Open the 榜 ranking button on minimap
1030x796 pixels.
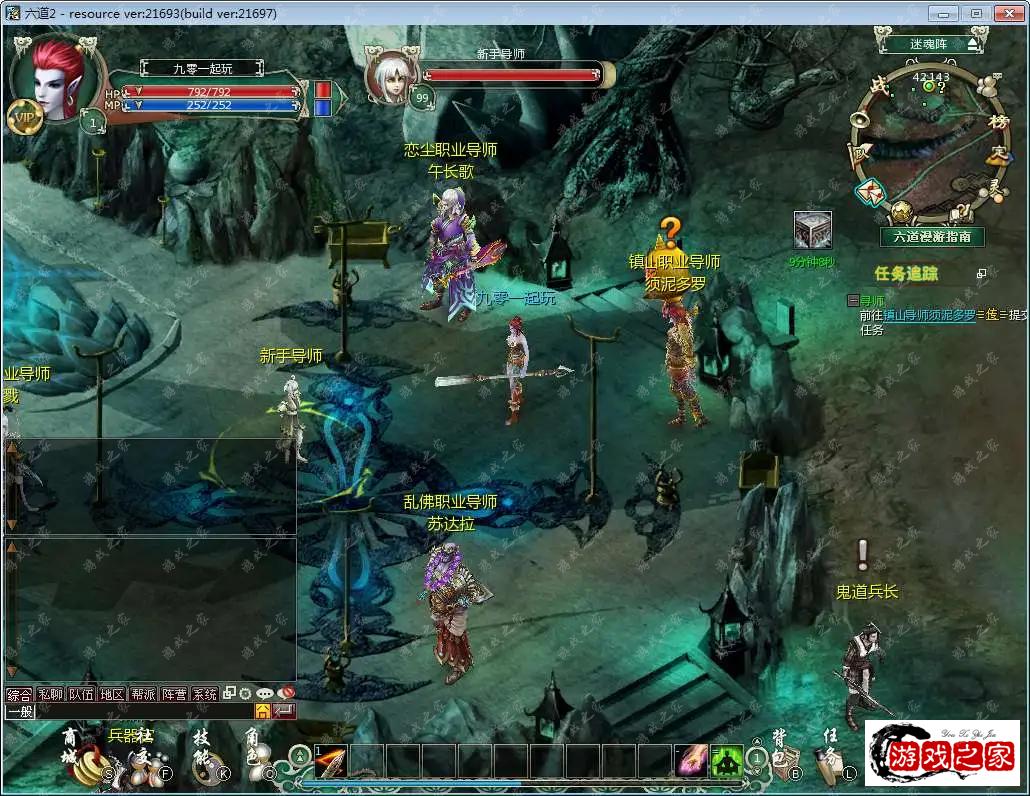coord(997,122)
